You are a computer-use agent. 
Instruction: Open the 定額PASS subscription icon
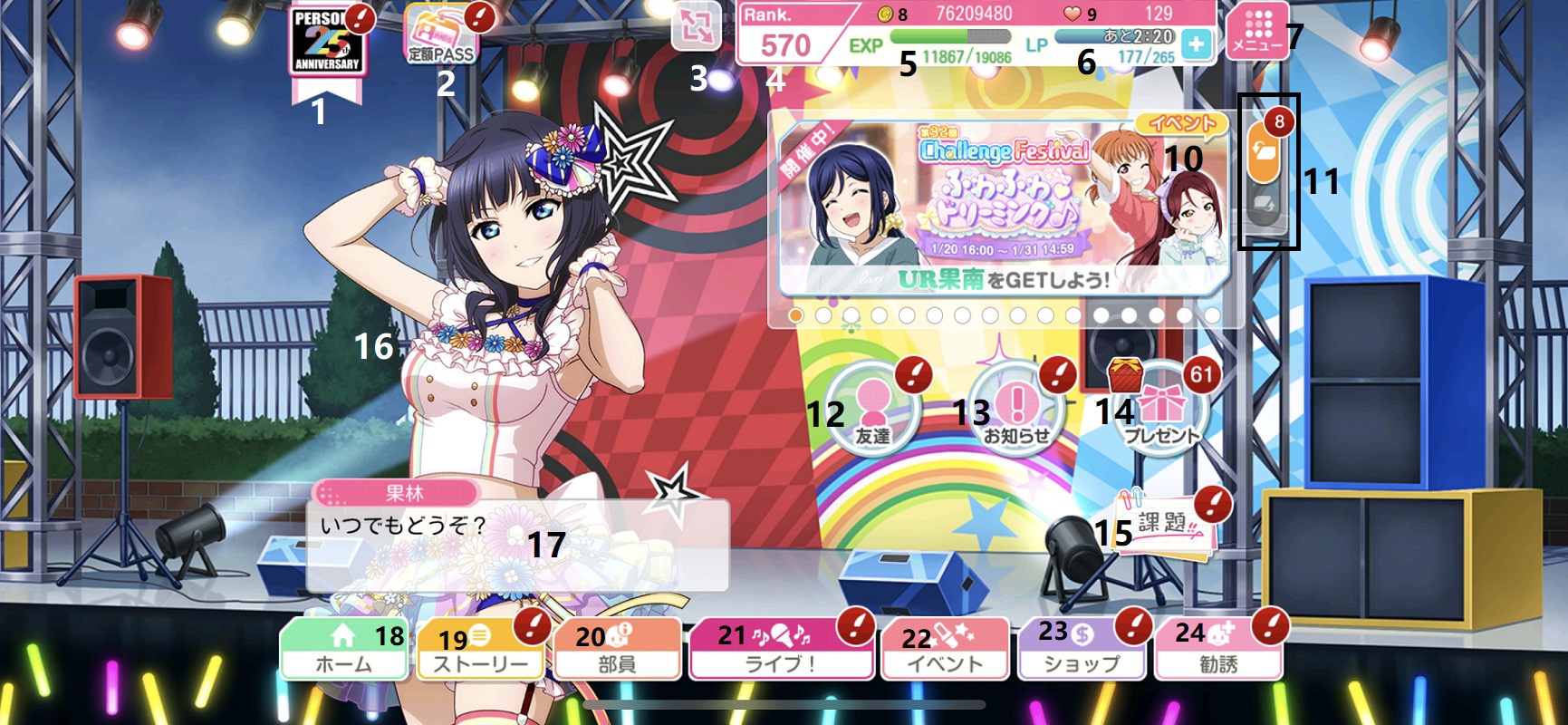(x=440, y=36)
